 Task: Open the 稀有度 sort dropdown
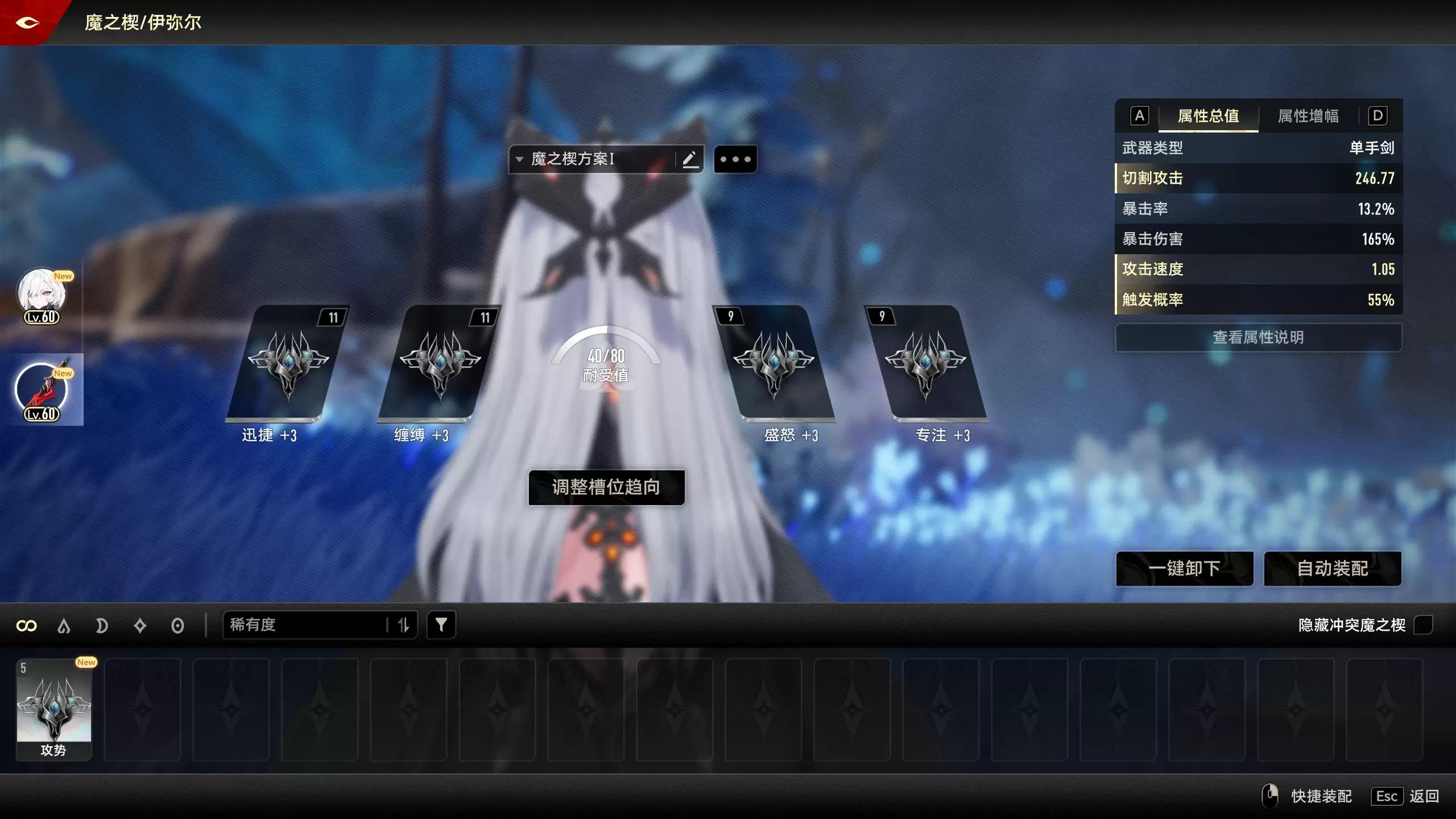click(307, 625)
